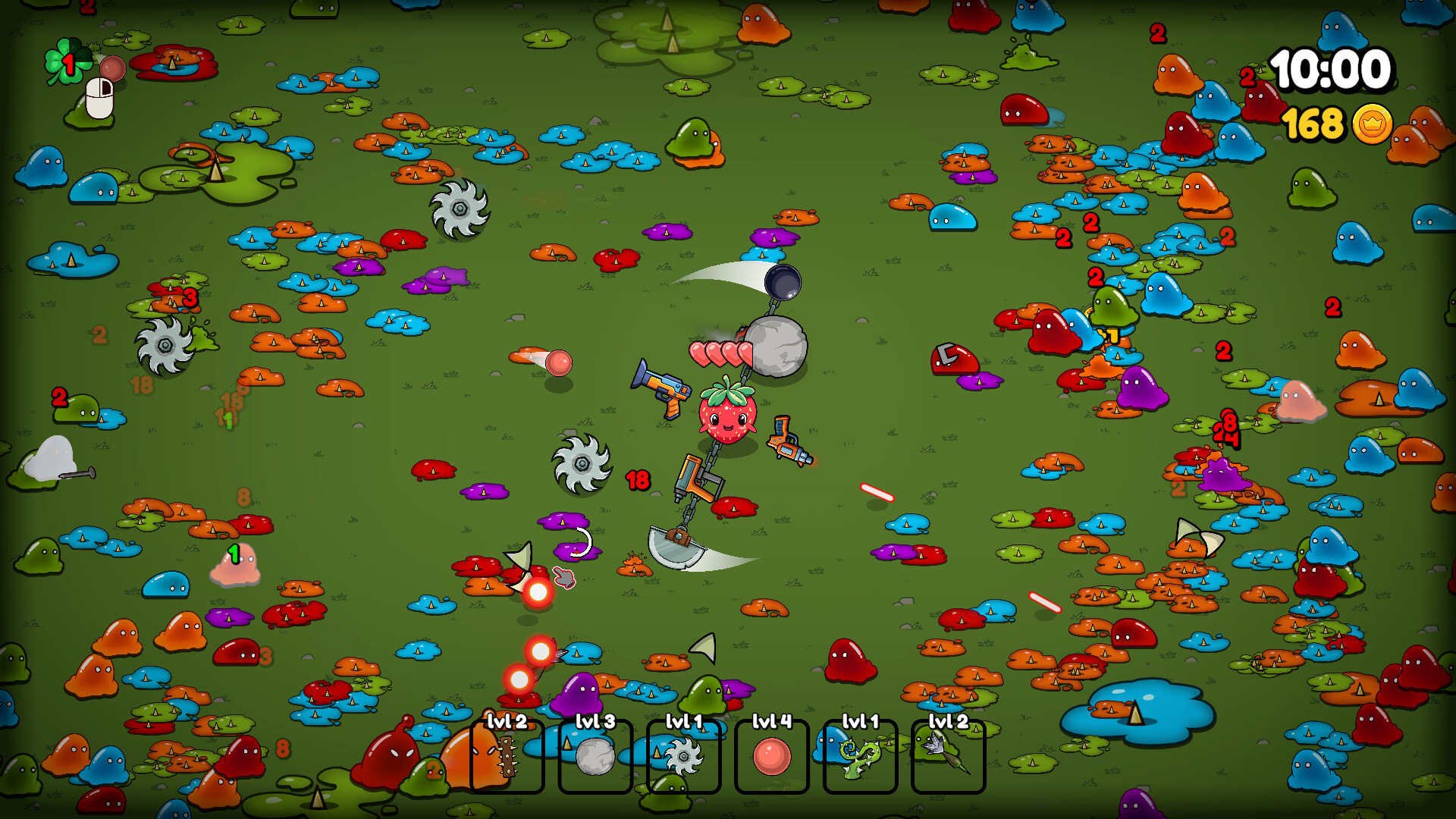The width and height of the screenshot is (1456, 819).
Task: Select the spiked club weapon slot
Action: click(x=507, y=756)
